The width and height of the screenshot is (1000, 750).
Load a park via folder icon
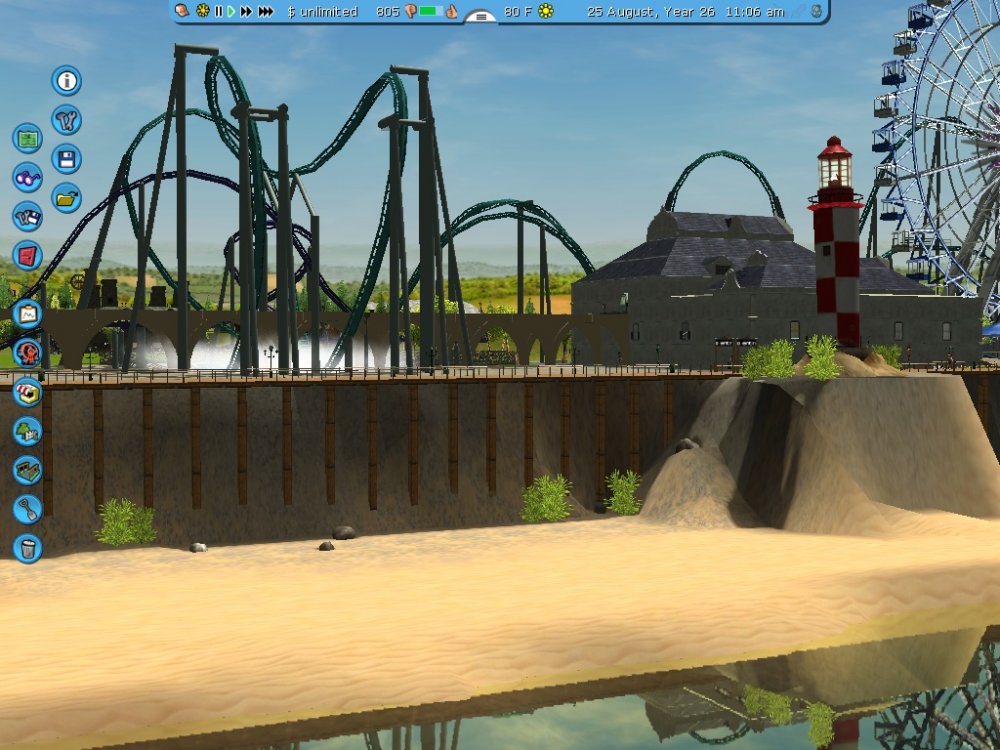67,198
